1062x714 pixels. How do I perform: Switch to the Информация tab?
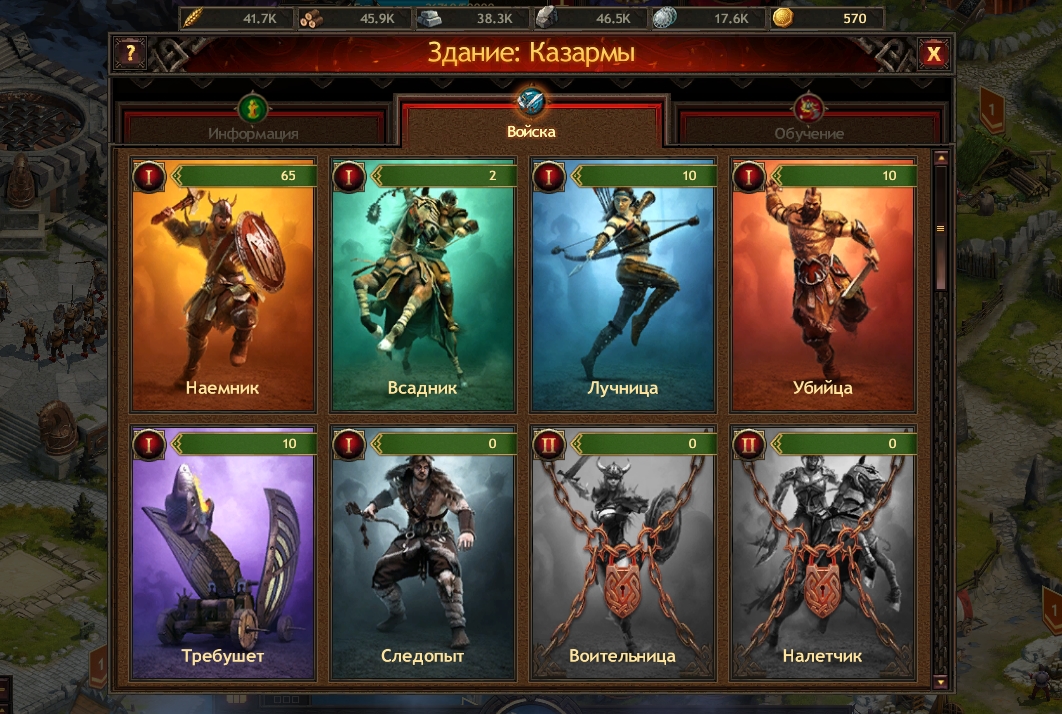click(x=253, y=128)
